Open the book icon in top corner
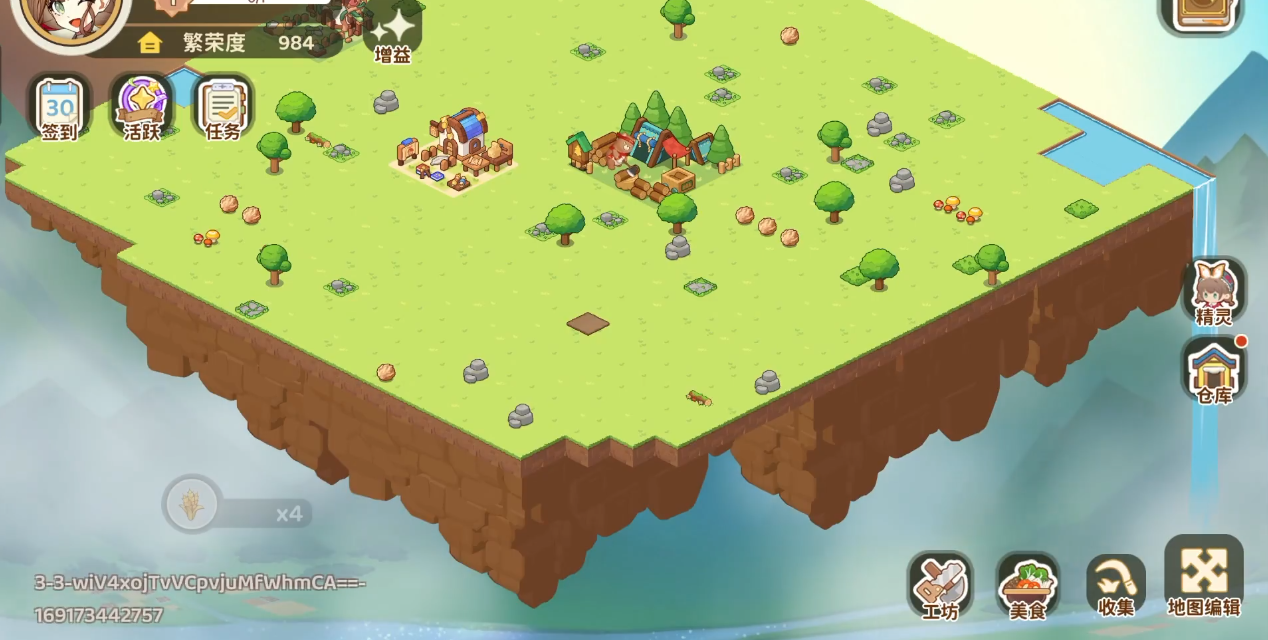This screenshot has width=1268, height=640. click(x=1201, y=14)
